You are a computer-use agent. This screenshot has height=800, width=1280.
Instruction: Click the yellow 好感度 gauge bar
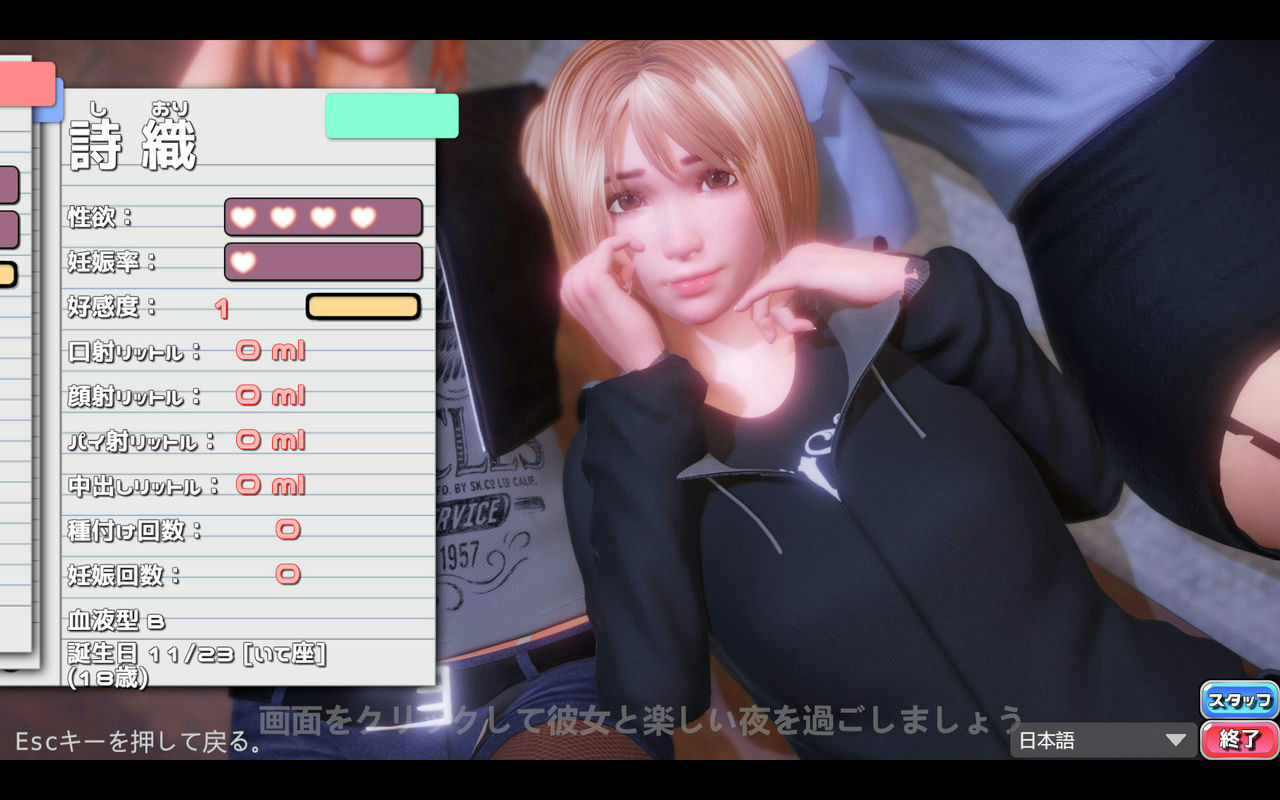click(363, 306)
